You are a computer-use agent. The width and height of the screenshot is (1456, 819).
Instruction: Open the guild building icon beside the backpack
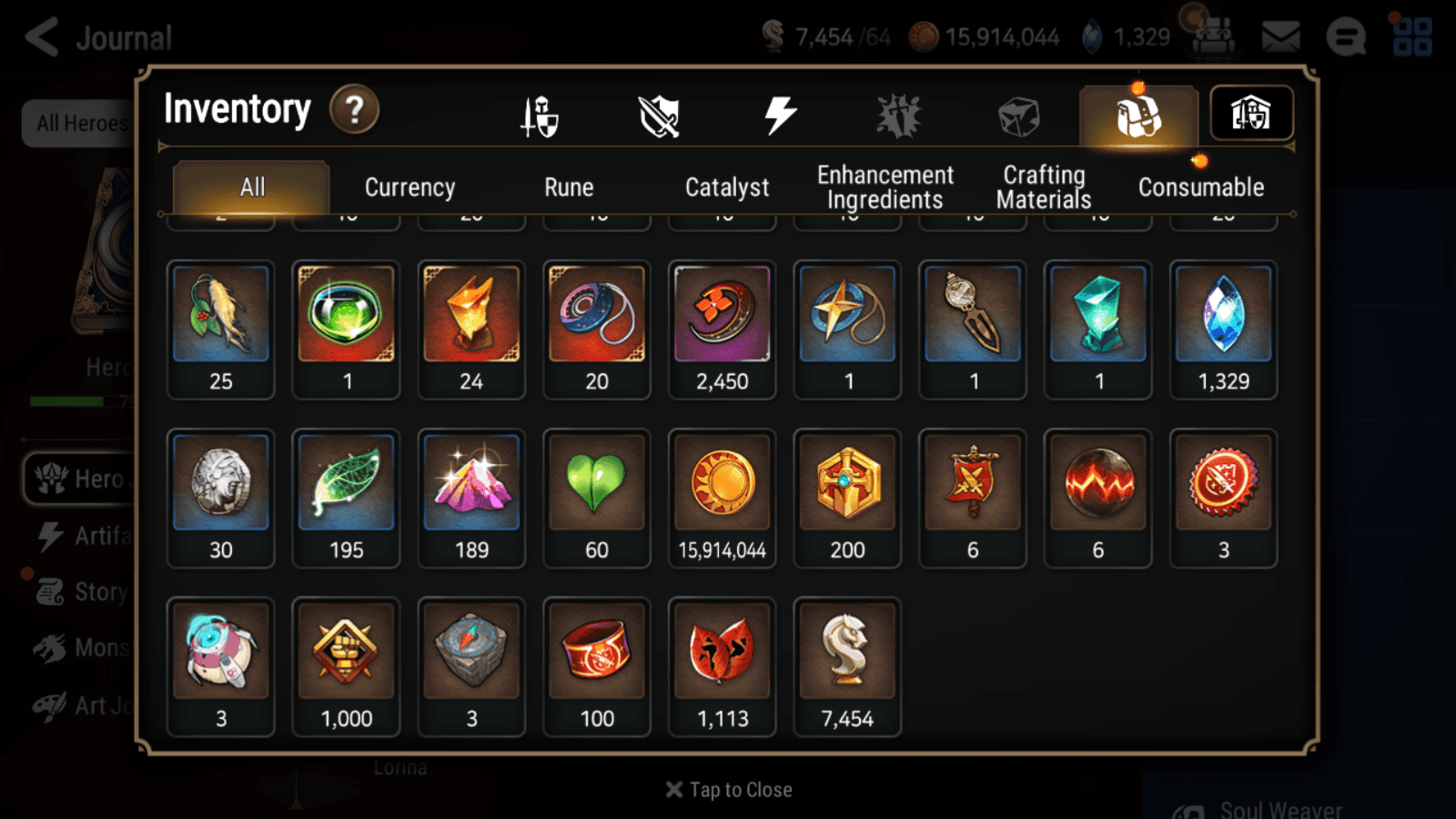point(1251,113)
